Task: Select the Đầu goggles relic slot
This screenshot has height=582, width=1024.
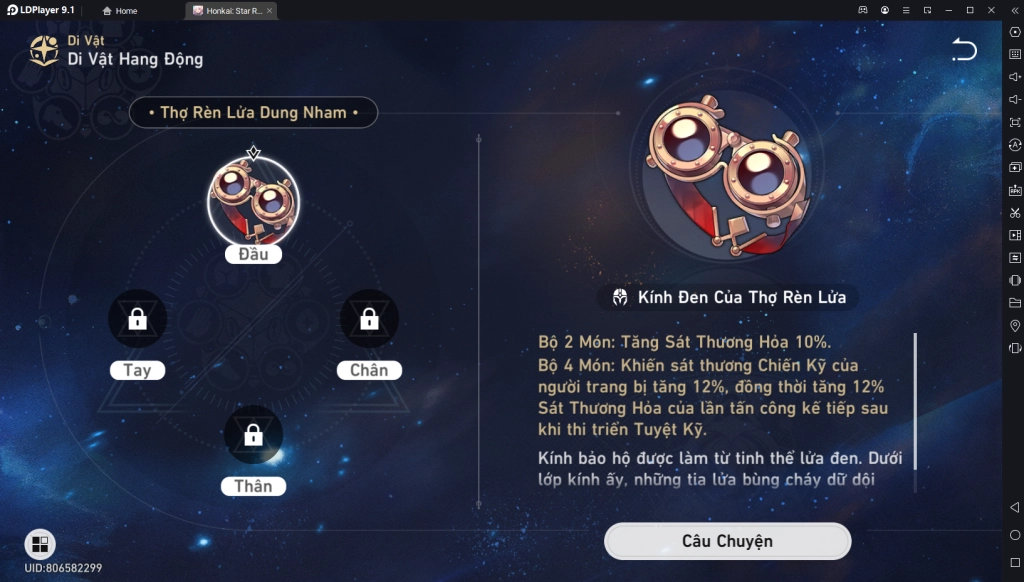Action: coord(253,203)
